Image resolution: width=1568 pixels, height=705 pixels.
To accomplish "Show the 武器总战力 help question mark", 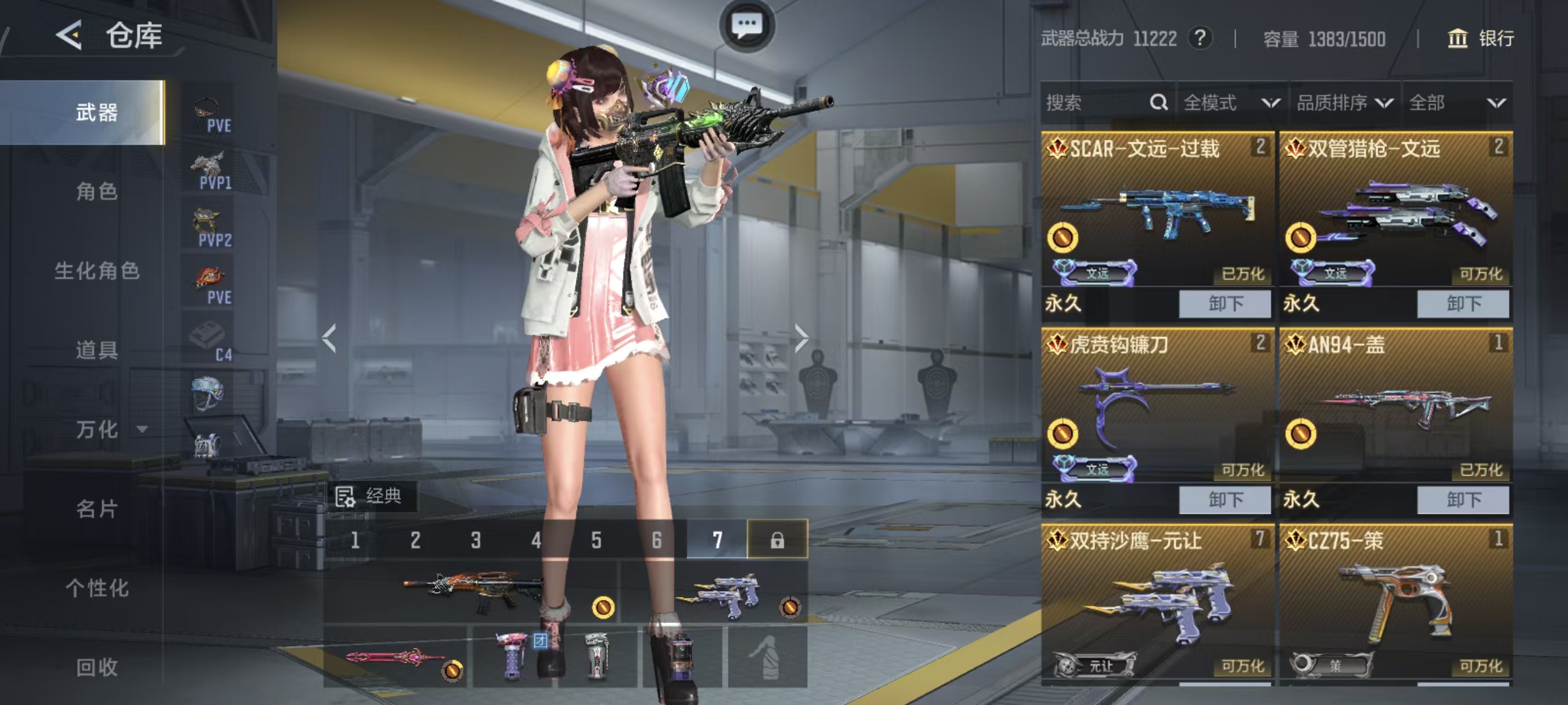I will (x=1200, y=38).
